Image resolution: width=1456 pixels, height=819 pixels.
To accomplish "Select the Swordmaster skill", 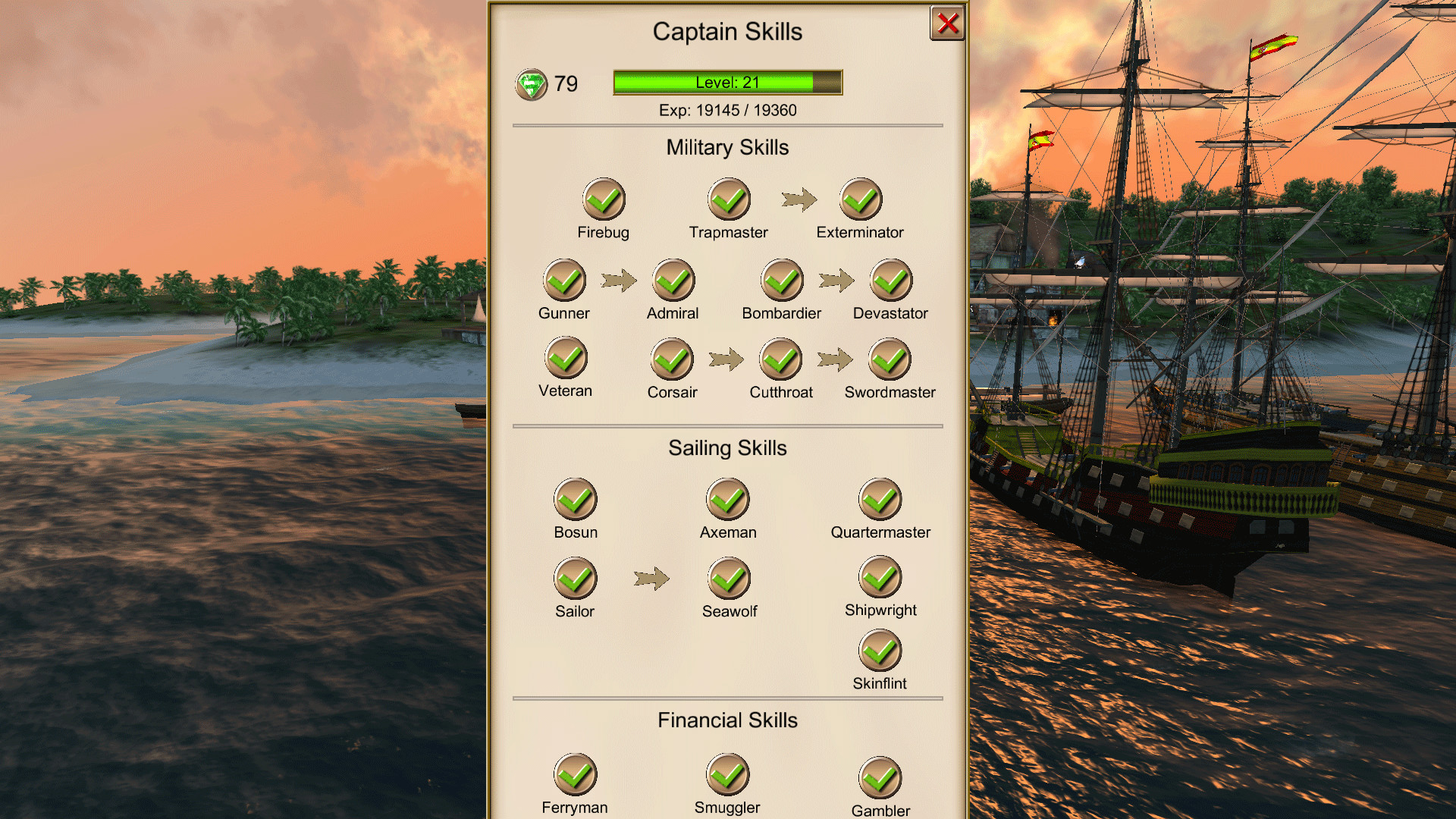I will (891, 359).
